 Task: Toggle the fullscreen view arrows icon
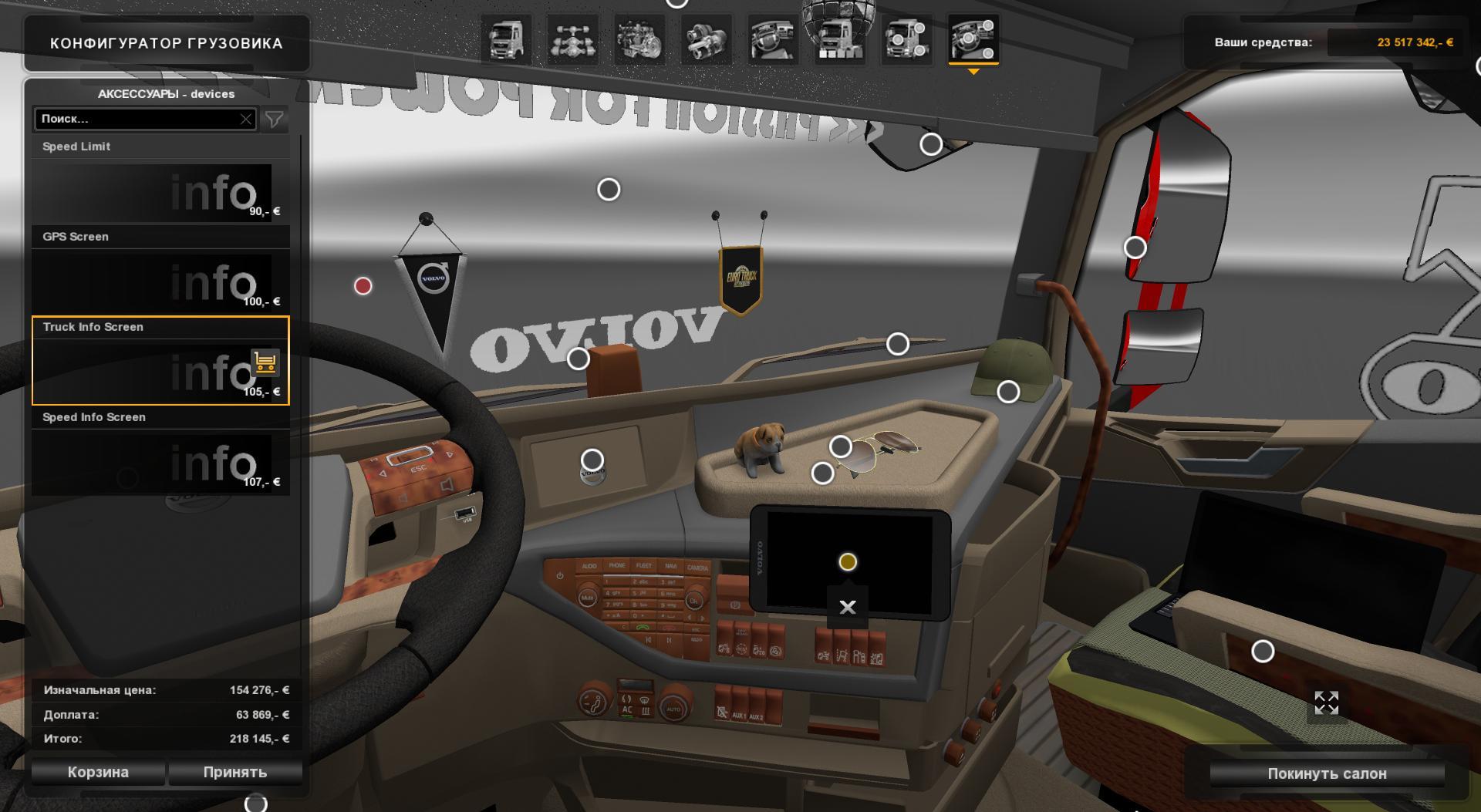[x=1326, y=702]
